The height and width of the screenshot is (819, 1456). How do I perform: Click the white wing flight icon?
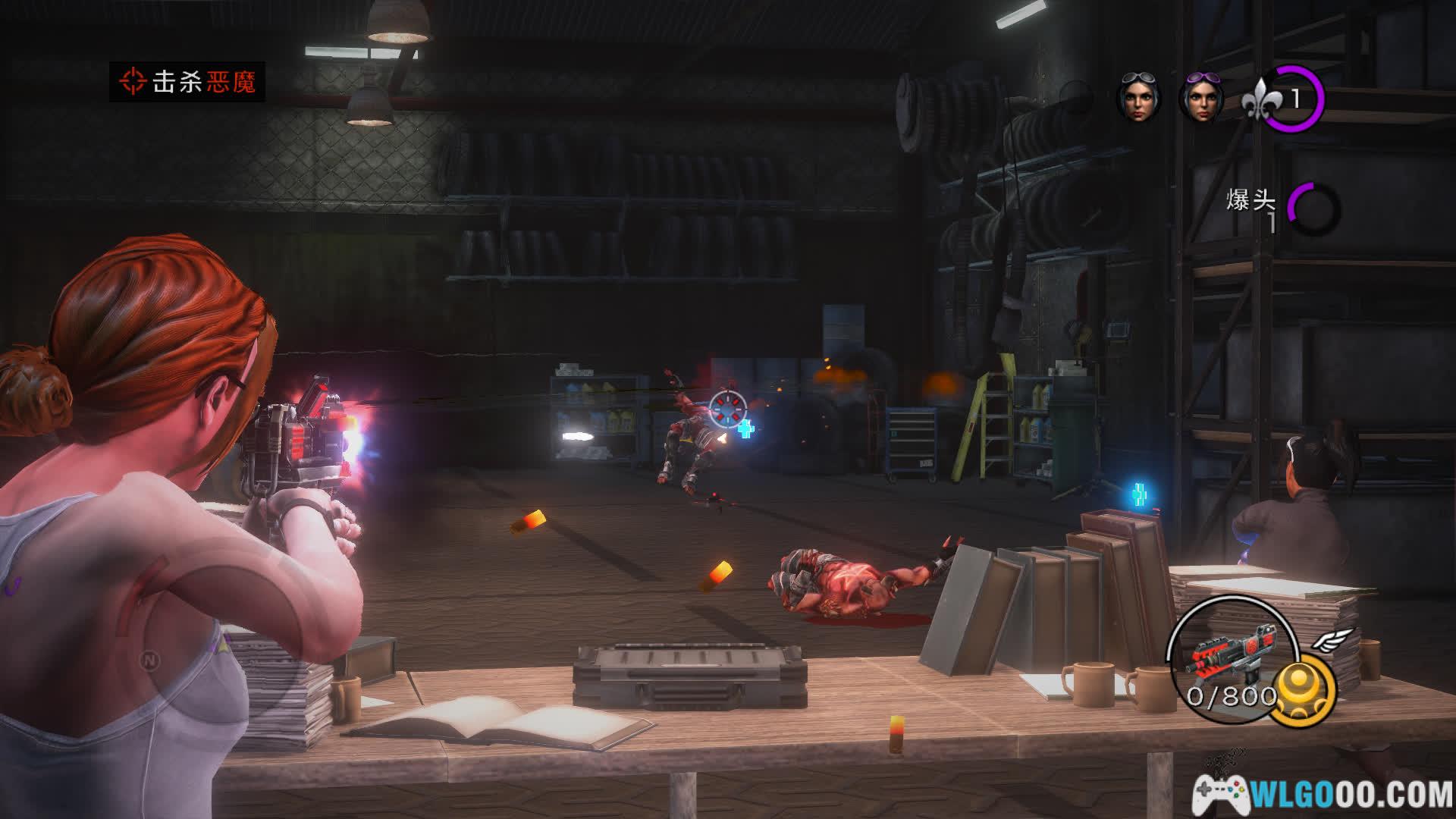[x=1332, y=641]
